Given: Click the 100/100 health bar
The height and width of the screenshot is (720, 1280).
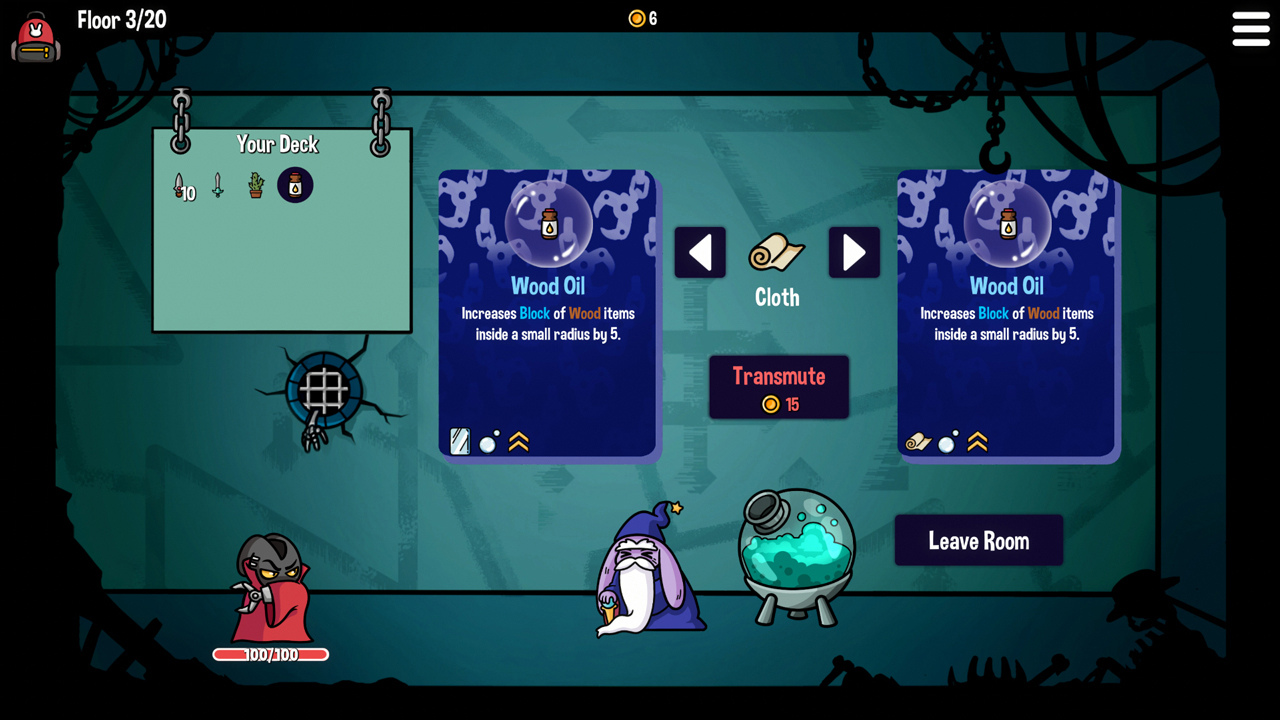Looking at the screenshot, I should 270,655.
